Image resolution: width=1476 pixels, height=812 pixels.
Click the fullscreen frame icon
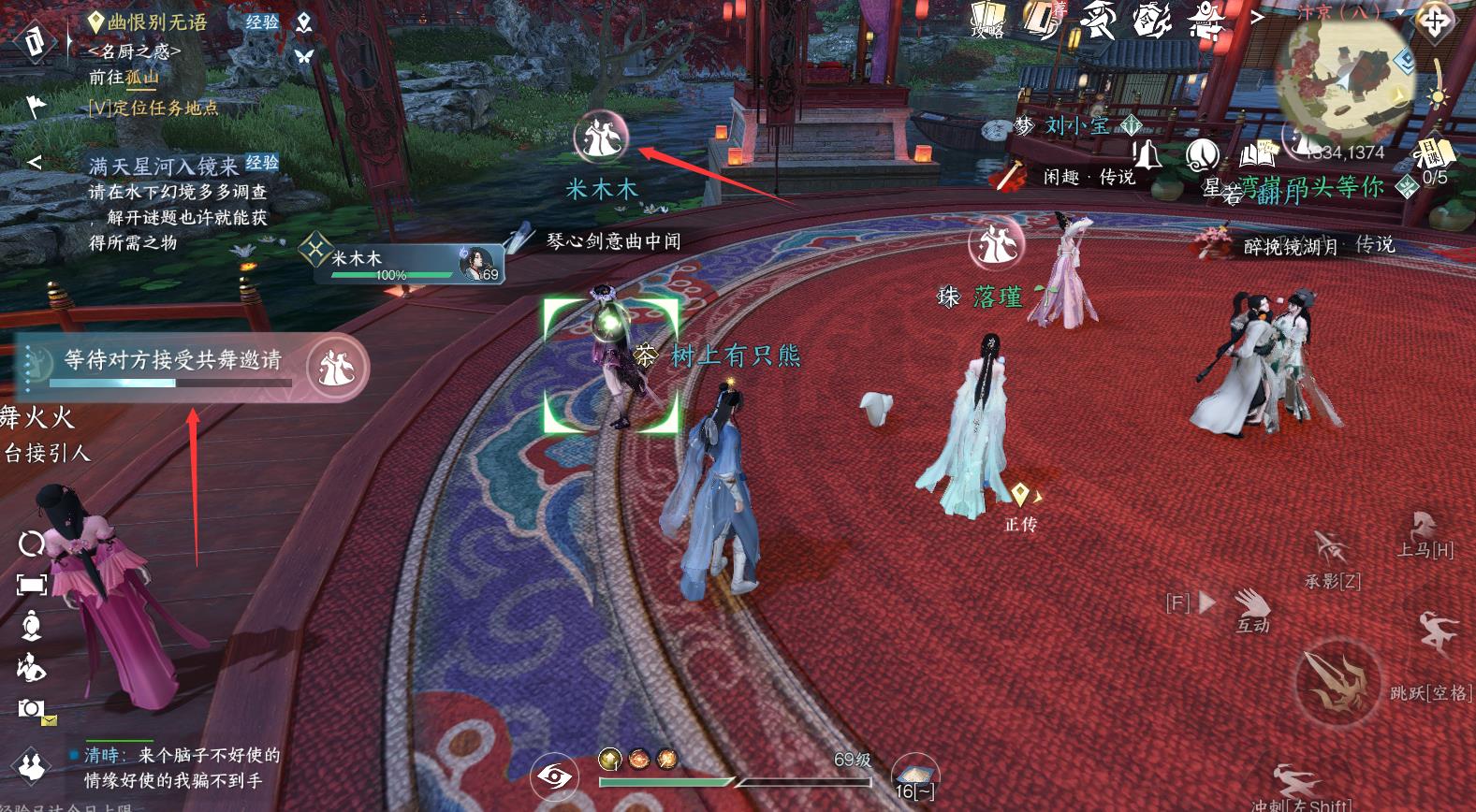32,586
